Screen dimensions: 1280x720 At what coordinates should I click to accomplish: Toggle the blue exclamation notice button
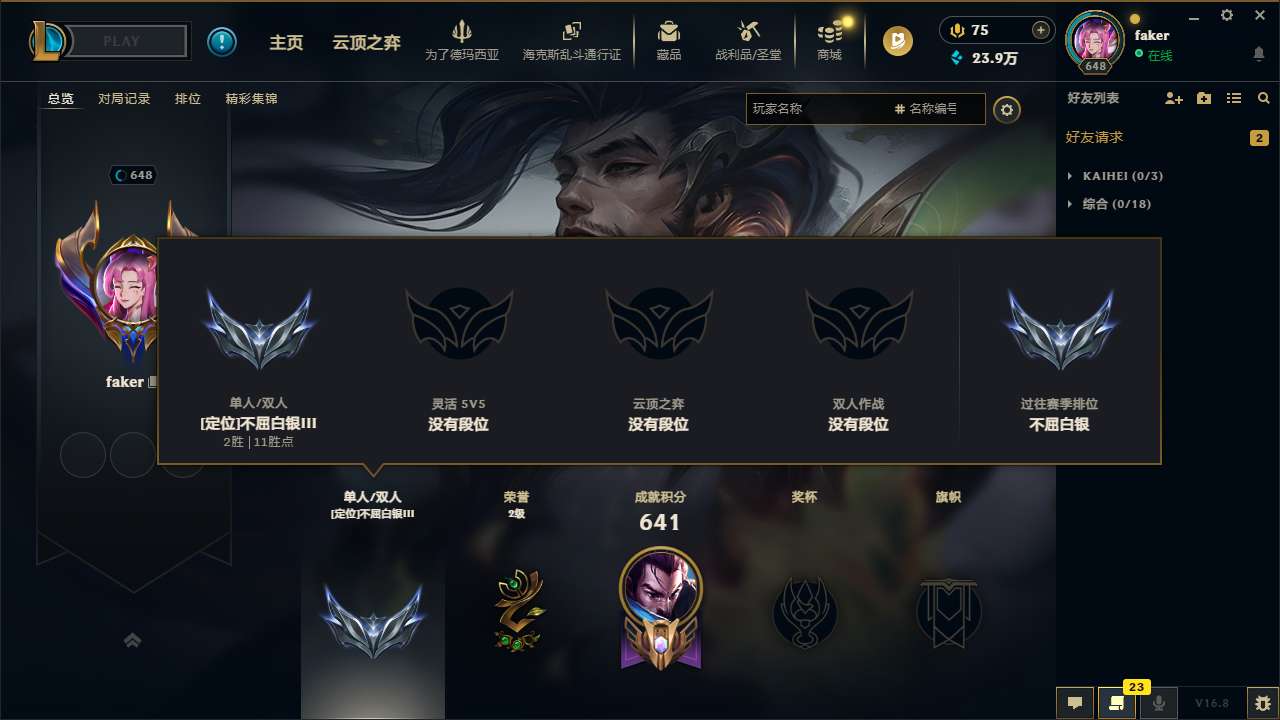[222, 41]
